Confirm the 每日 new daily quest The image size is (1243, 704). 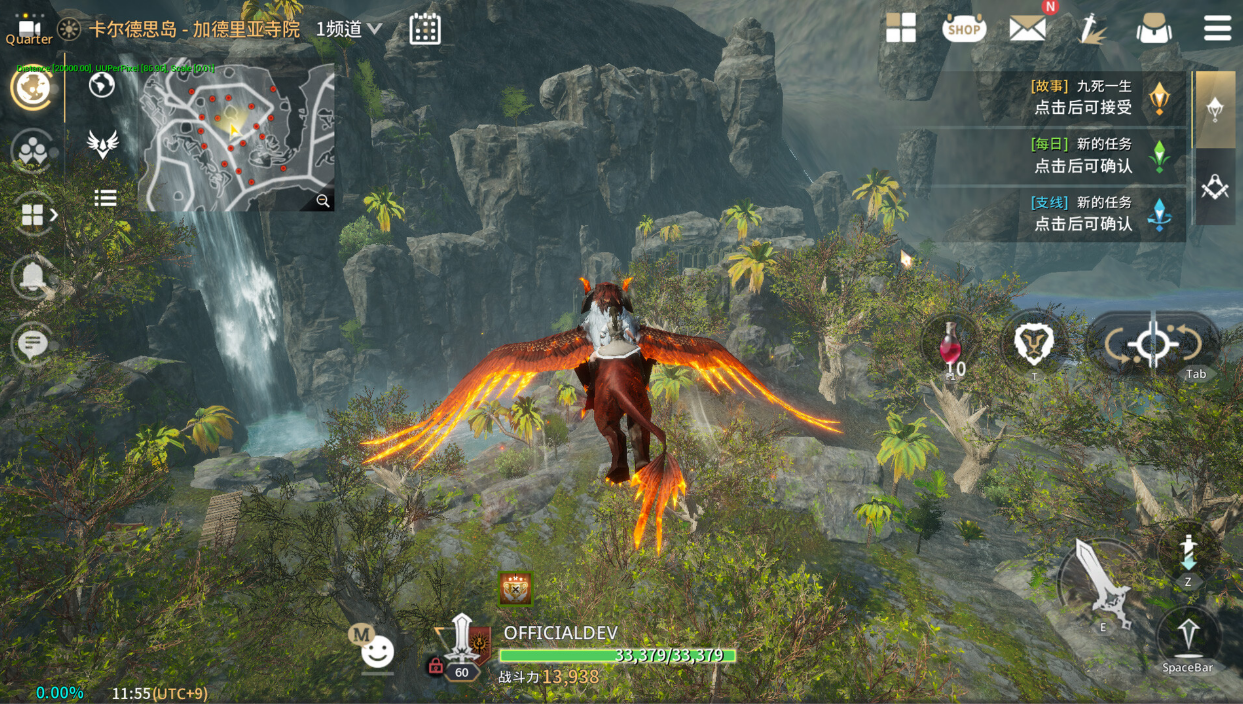tap(1083, 155)
